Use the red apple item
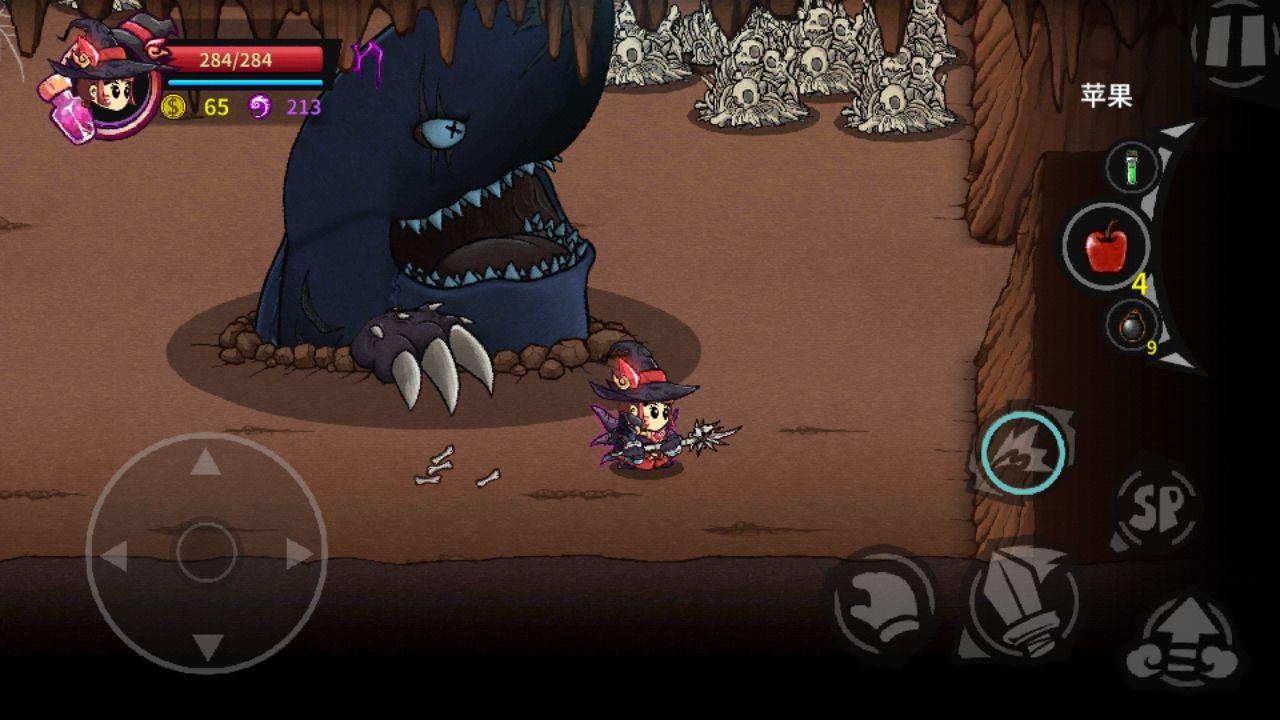 [x=1106, y=246]
